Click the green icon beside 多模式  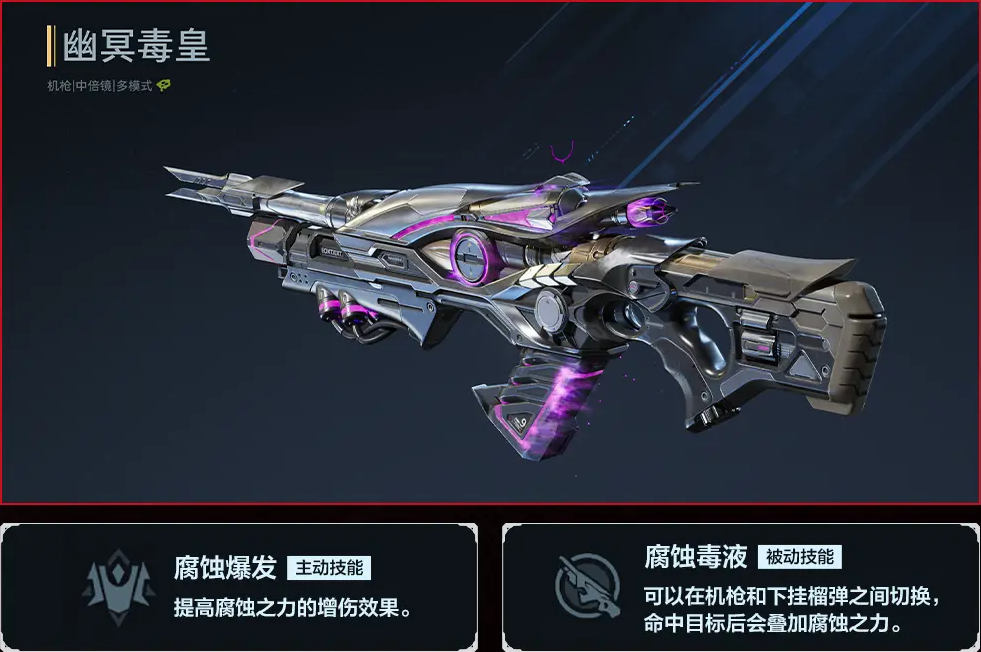(x=163, y=86)
